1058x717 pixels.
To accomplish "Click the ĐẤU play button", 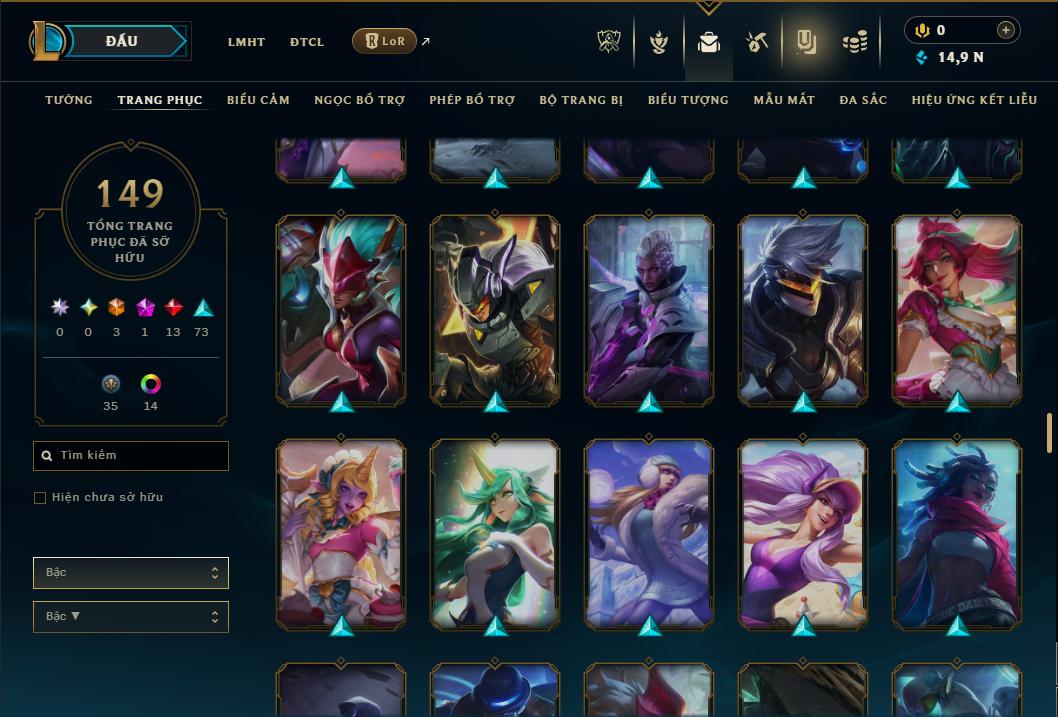I will coord(121,41).
